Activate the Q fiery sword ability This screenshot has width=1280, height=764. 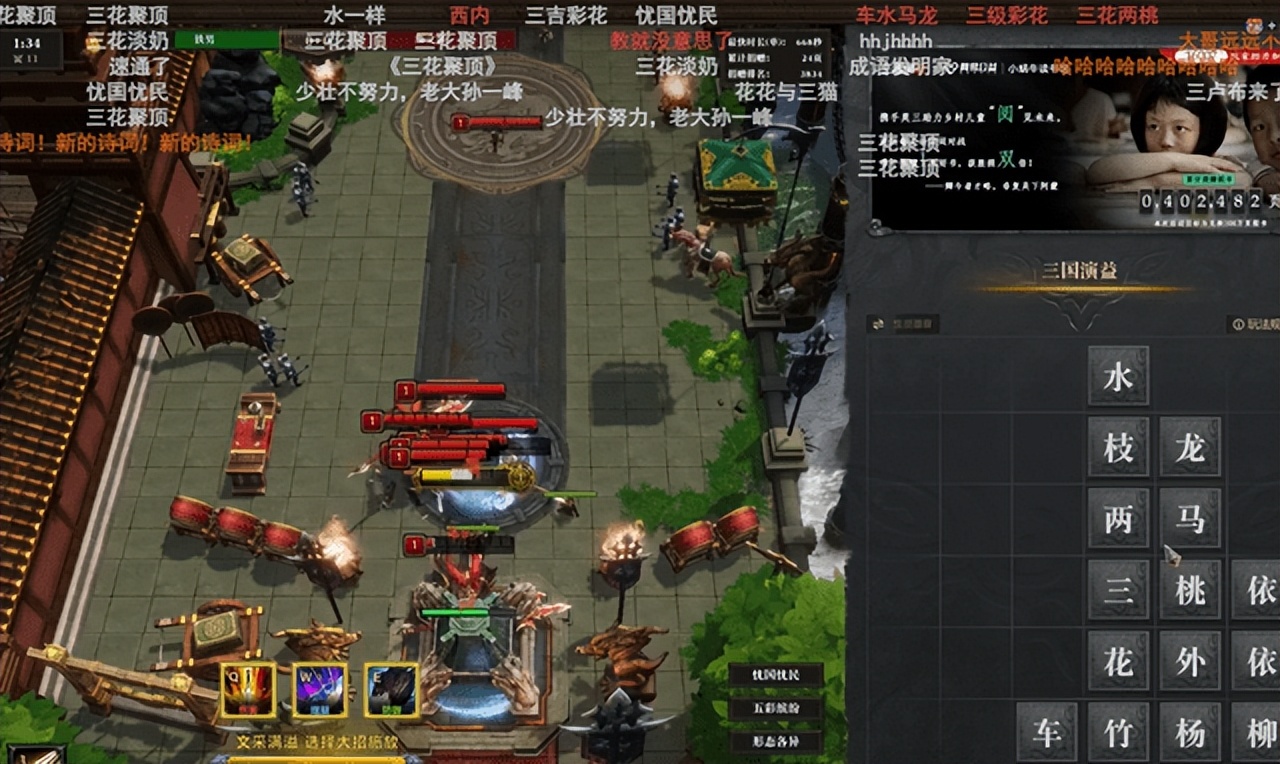tap(248, 690)
